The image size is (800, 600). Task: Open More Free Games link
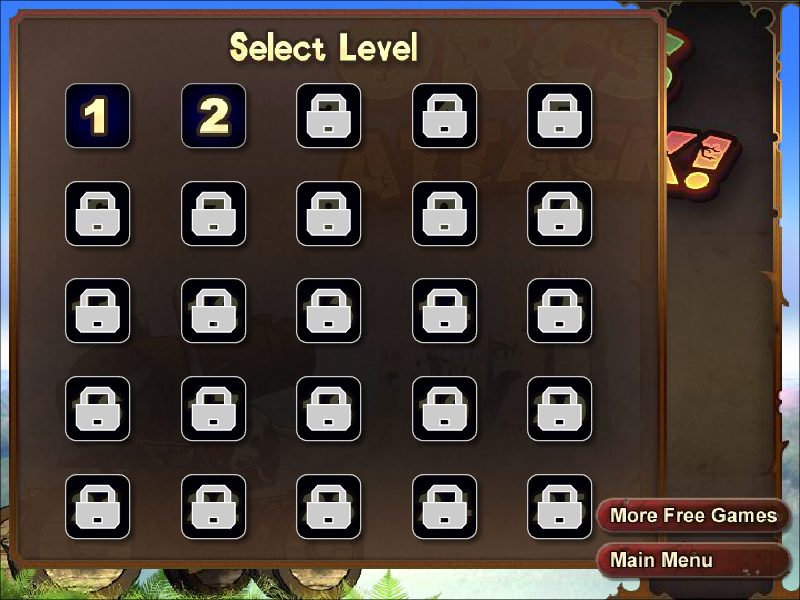point(693,516)
